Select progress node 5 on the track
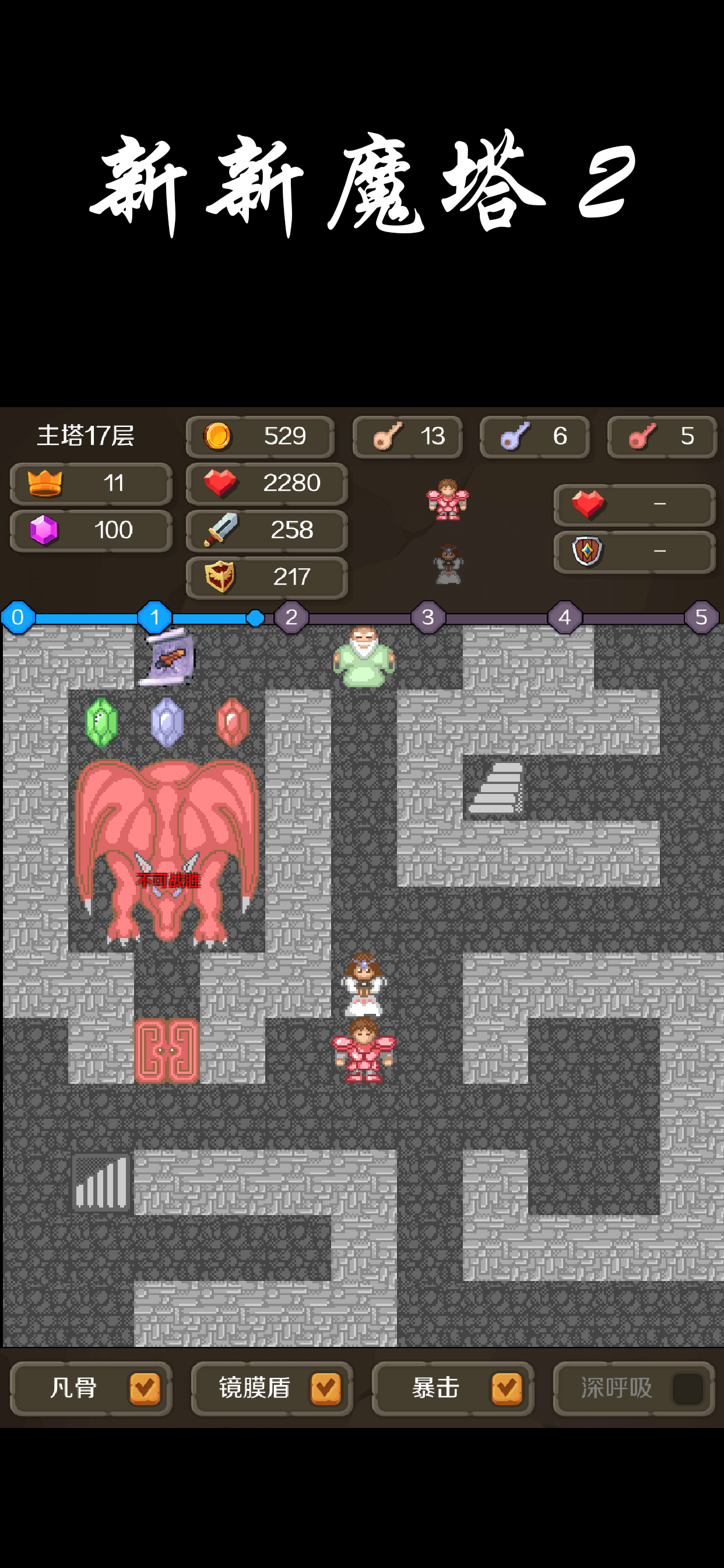724x1568 pixels. coord(701,617)
